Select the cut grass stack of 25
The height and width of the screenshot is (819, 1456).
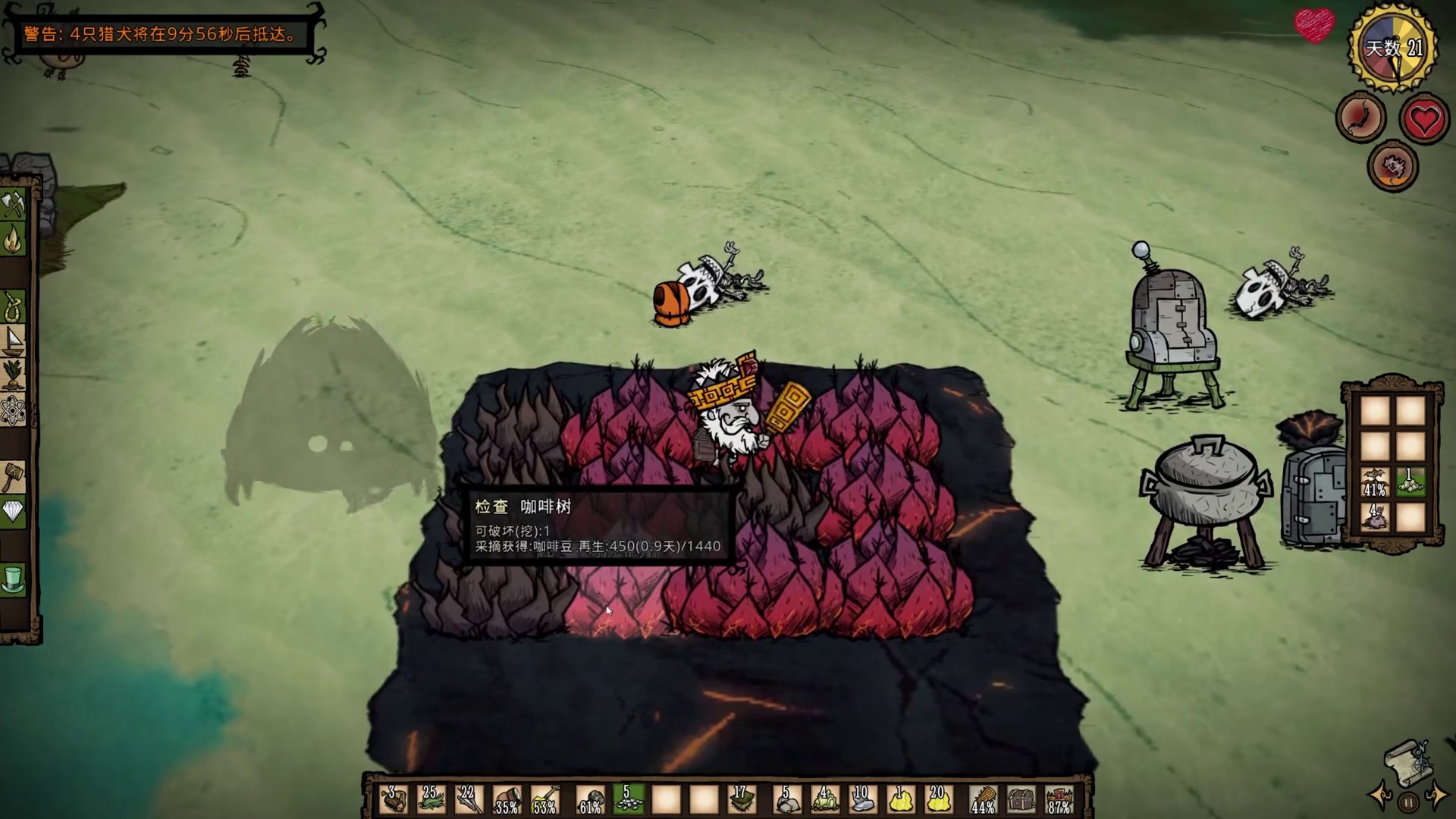pyautogui.click(x=431, y=799)
